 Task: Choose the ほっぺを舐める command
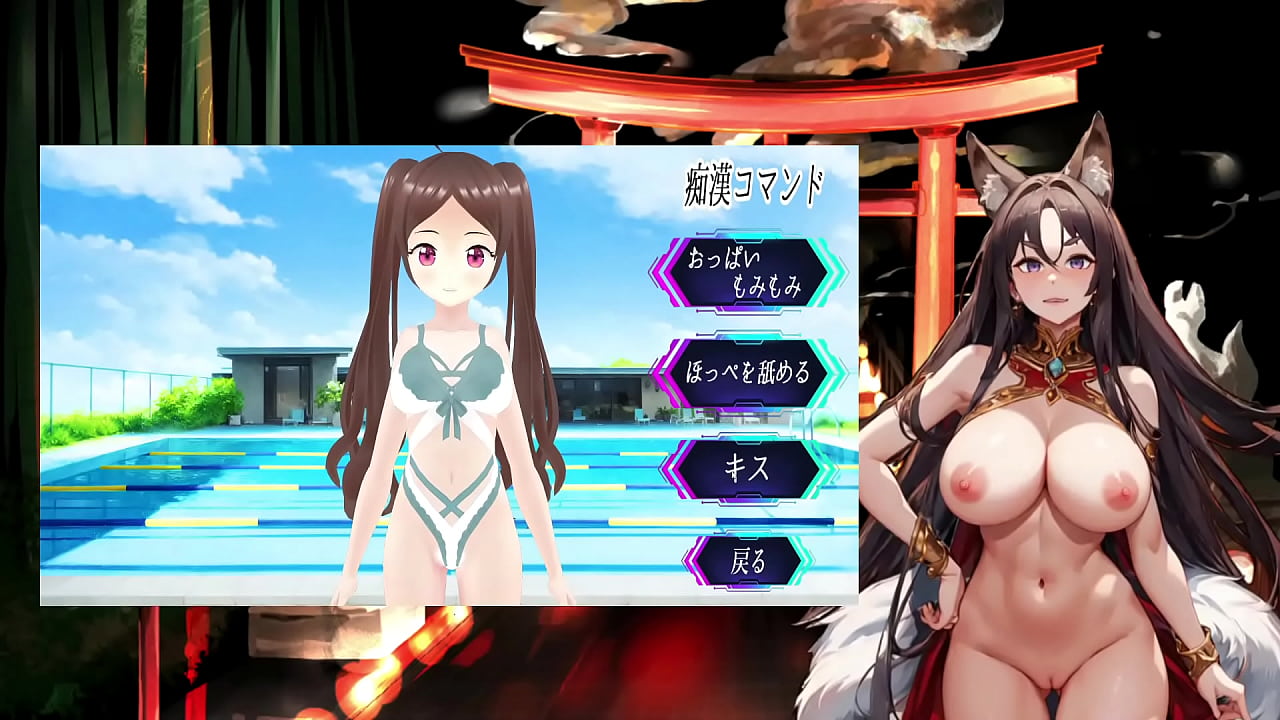click(x=748, y=372)
